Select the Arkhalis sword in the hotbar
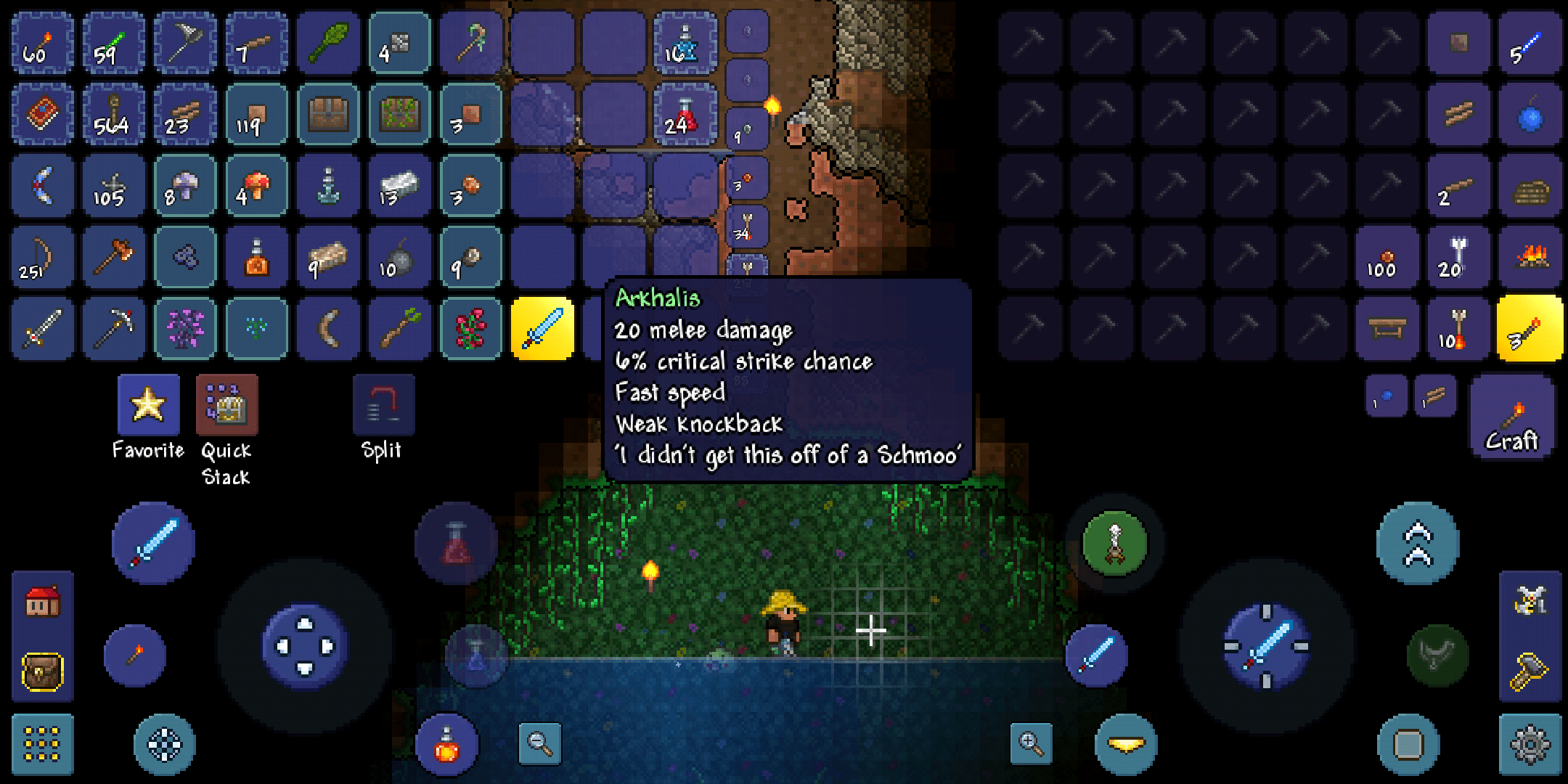This screenshot has height=784, width=1568. pos(543,329)
